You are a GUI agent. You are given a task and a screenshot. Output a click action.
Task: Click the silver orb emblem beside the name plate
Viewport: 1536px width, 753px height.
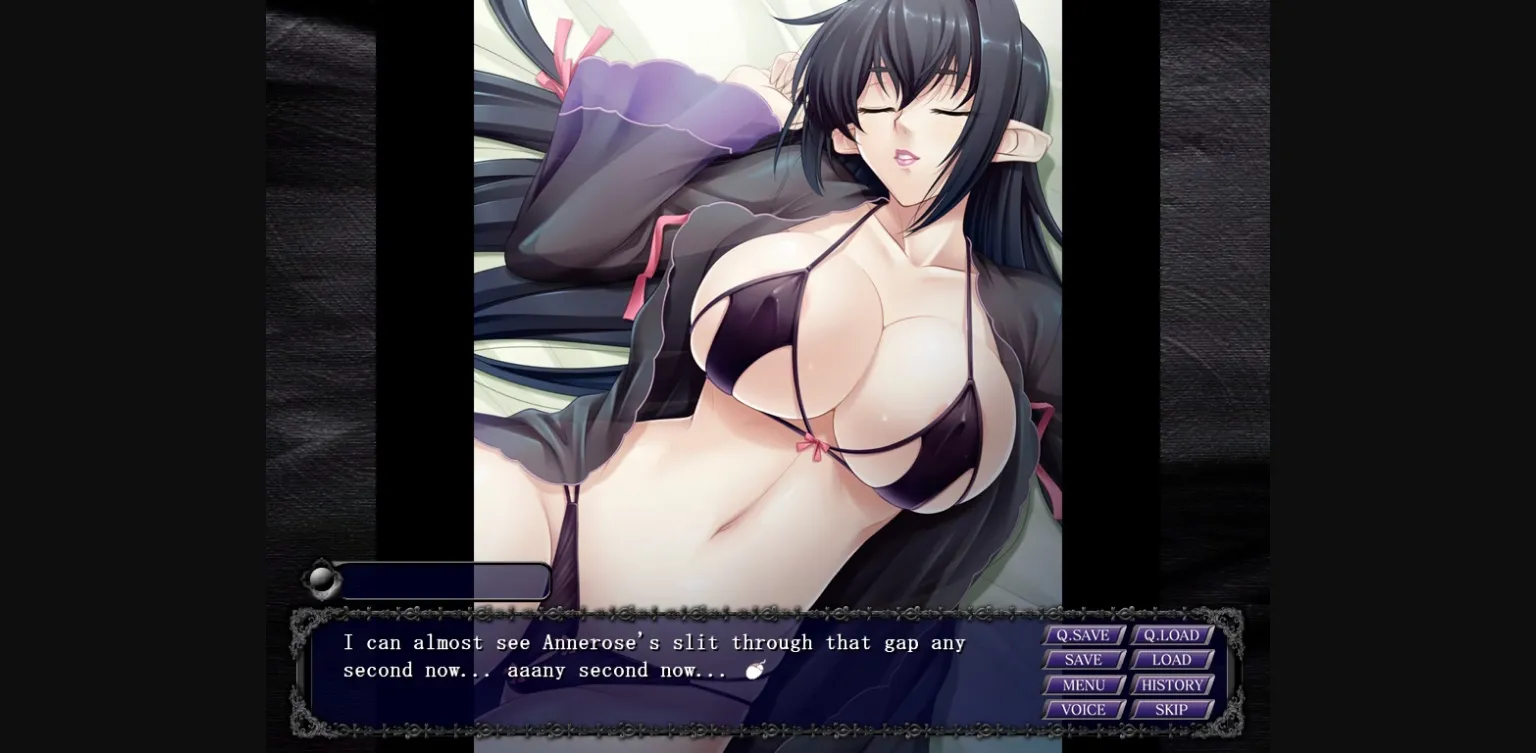(320, 581)
